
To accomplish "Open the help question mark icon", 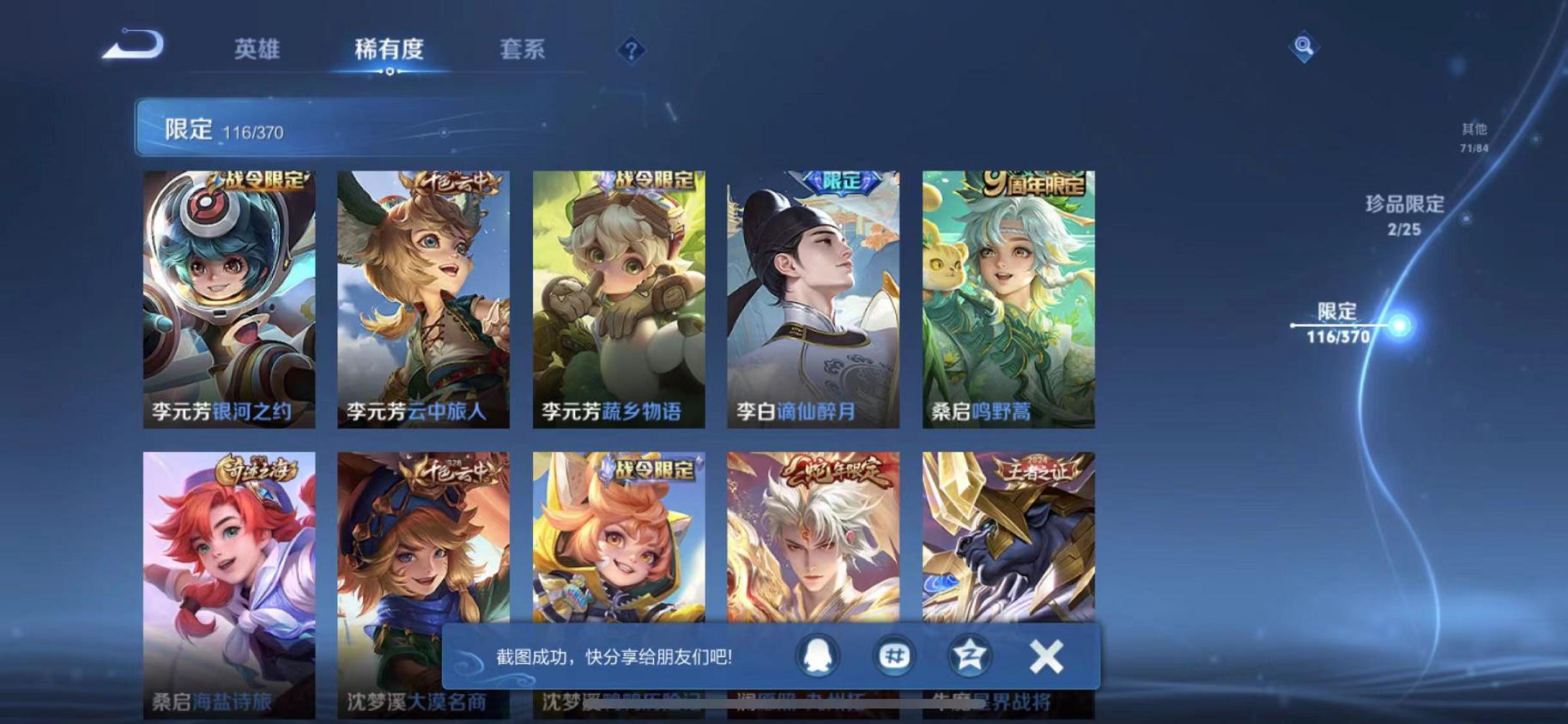I will point(631,50).
